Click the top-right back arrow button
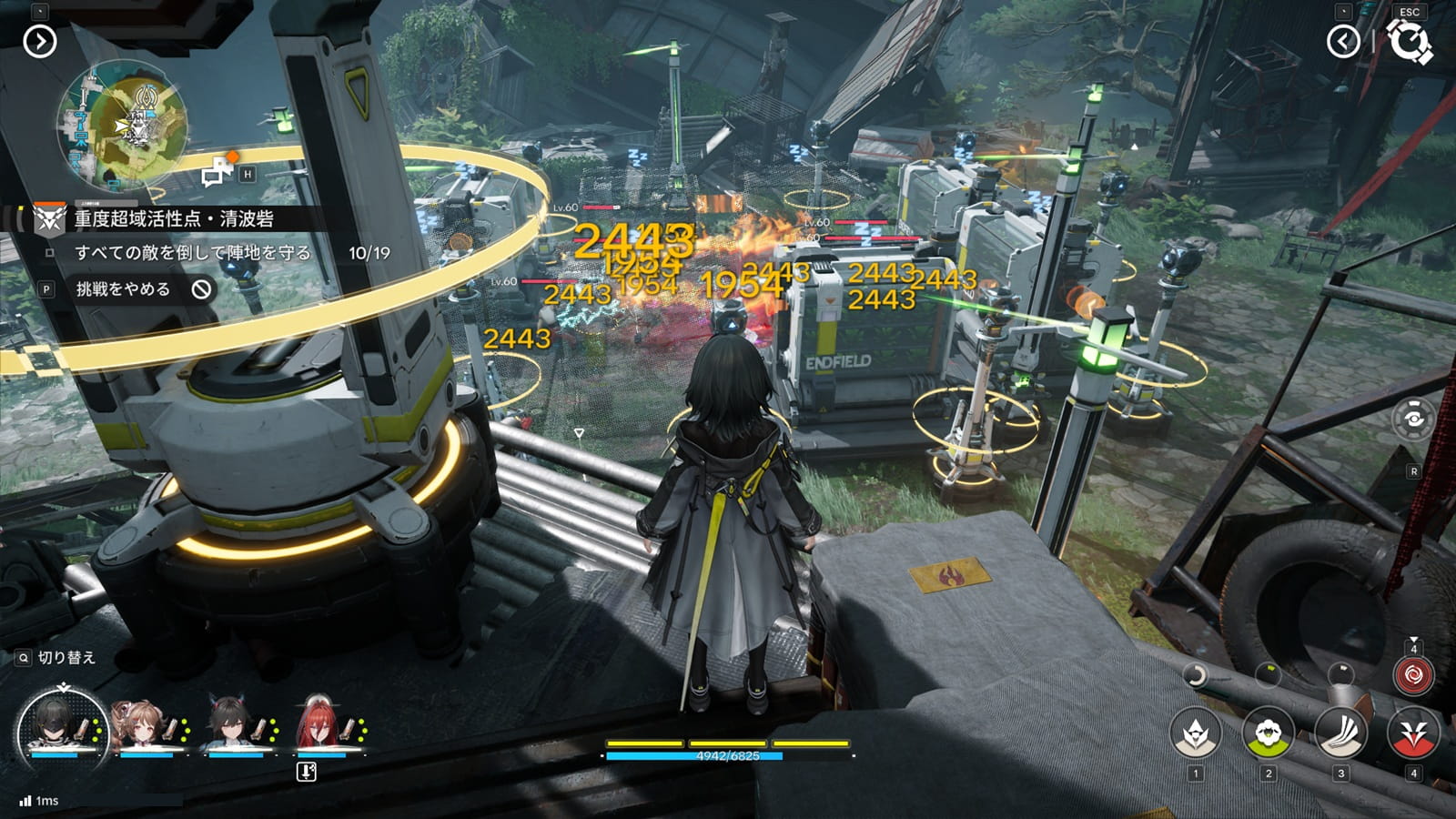1456x819 pixels. click(1343, 41)
